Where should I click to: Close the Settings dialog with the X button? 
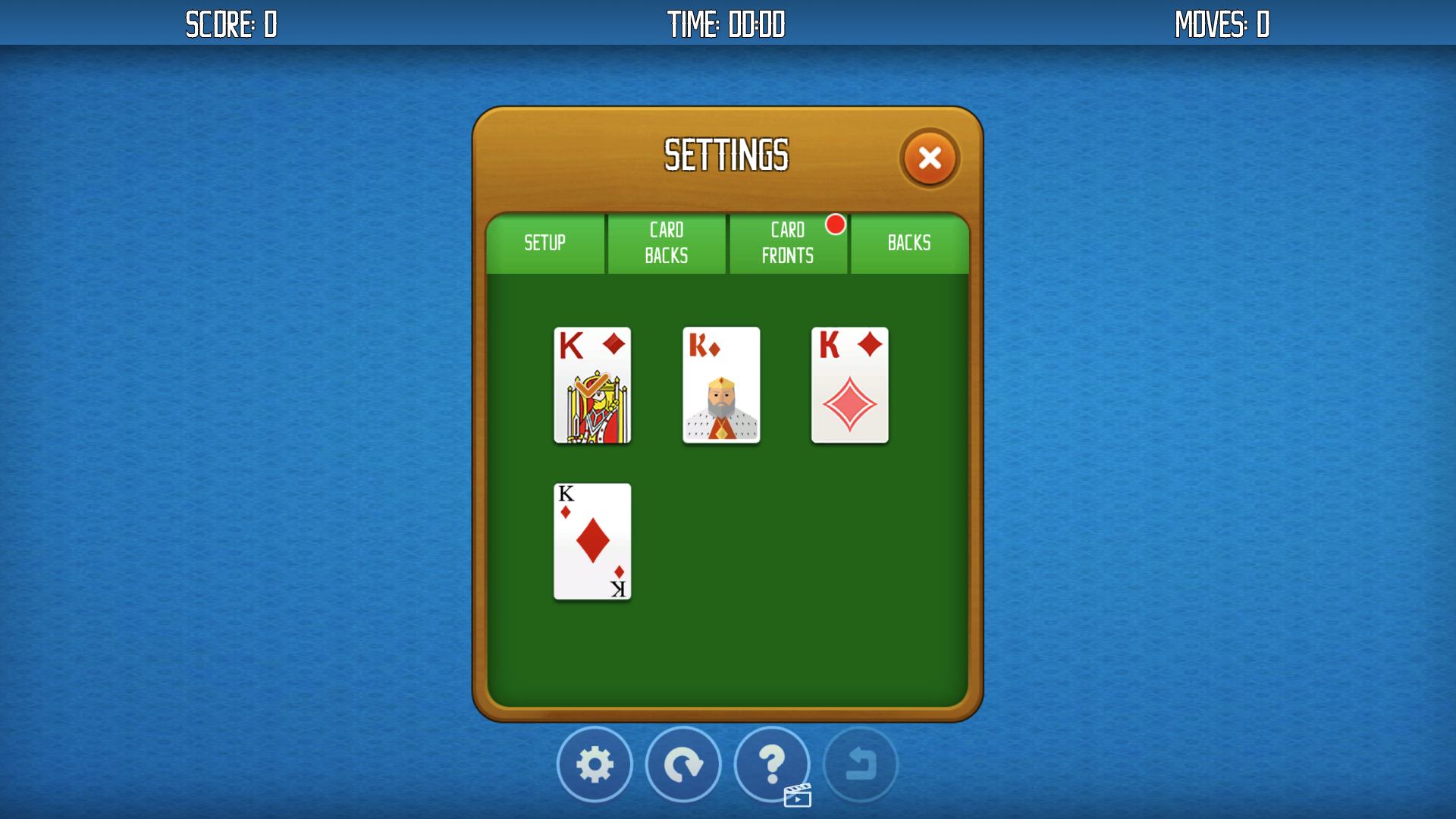[x=930, y=158]
